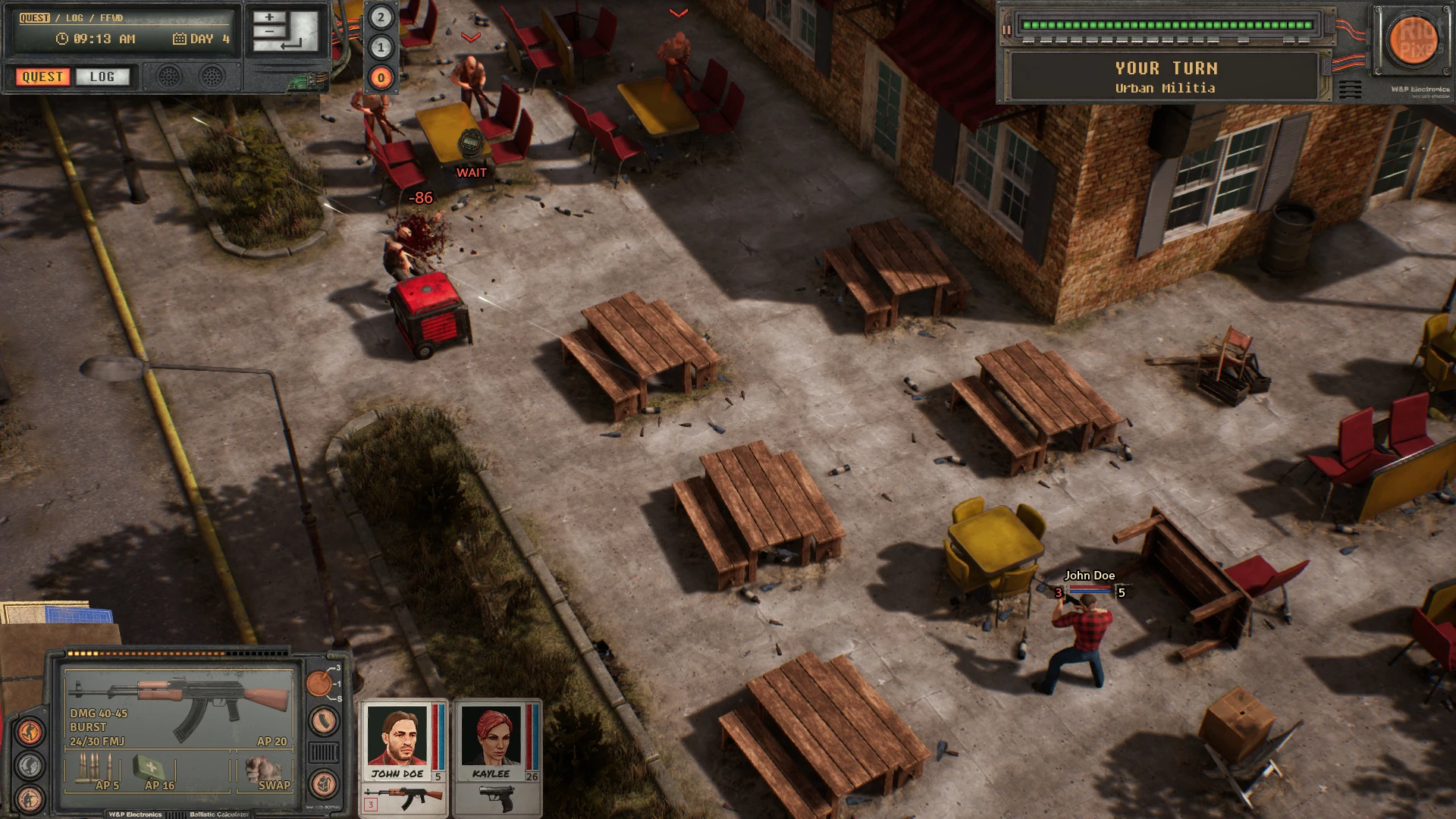Viewport: 1456px width, 819px height.
Task: Select elevation level 2 on the indicator
Action: point(381,16)
